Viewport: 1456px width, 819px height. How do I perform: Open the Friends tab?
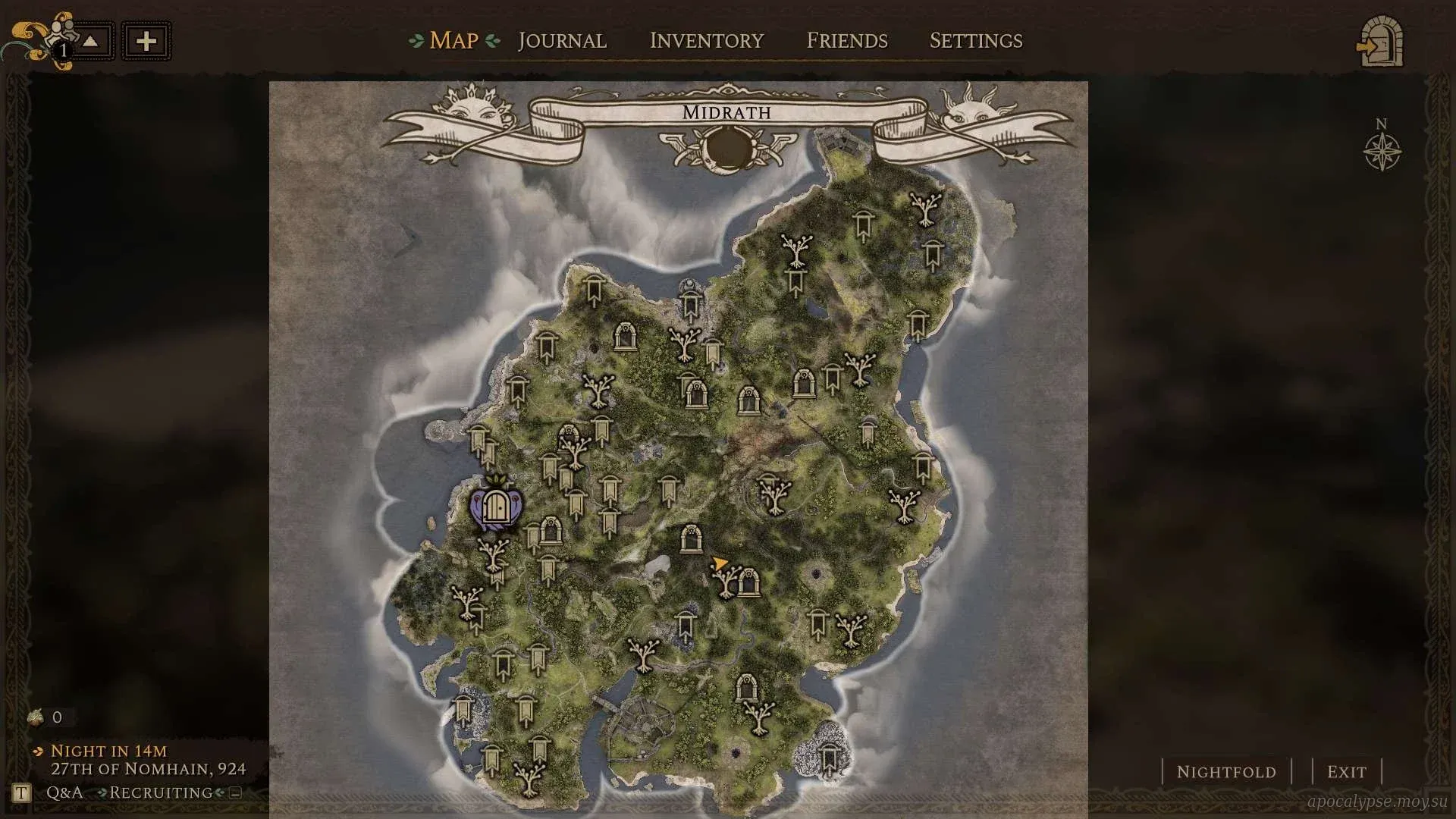pyautogui.click(x=846, y=40)
